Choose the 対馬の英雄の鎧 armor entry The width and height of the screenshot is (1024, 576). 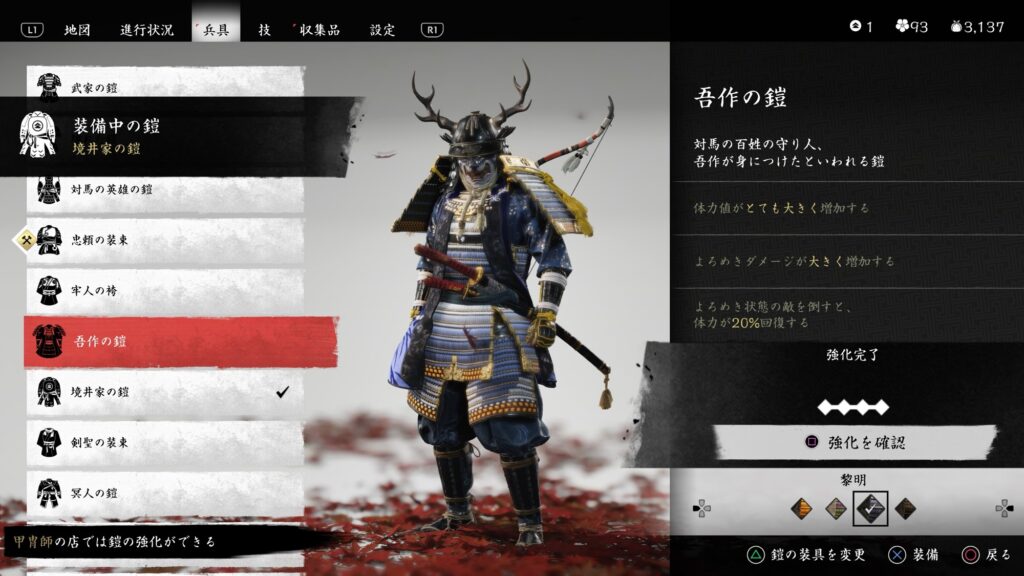point(165,189)
